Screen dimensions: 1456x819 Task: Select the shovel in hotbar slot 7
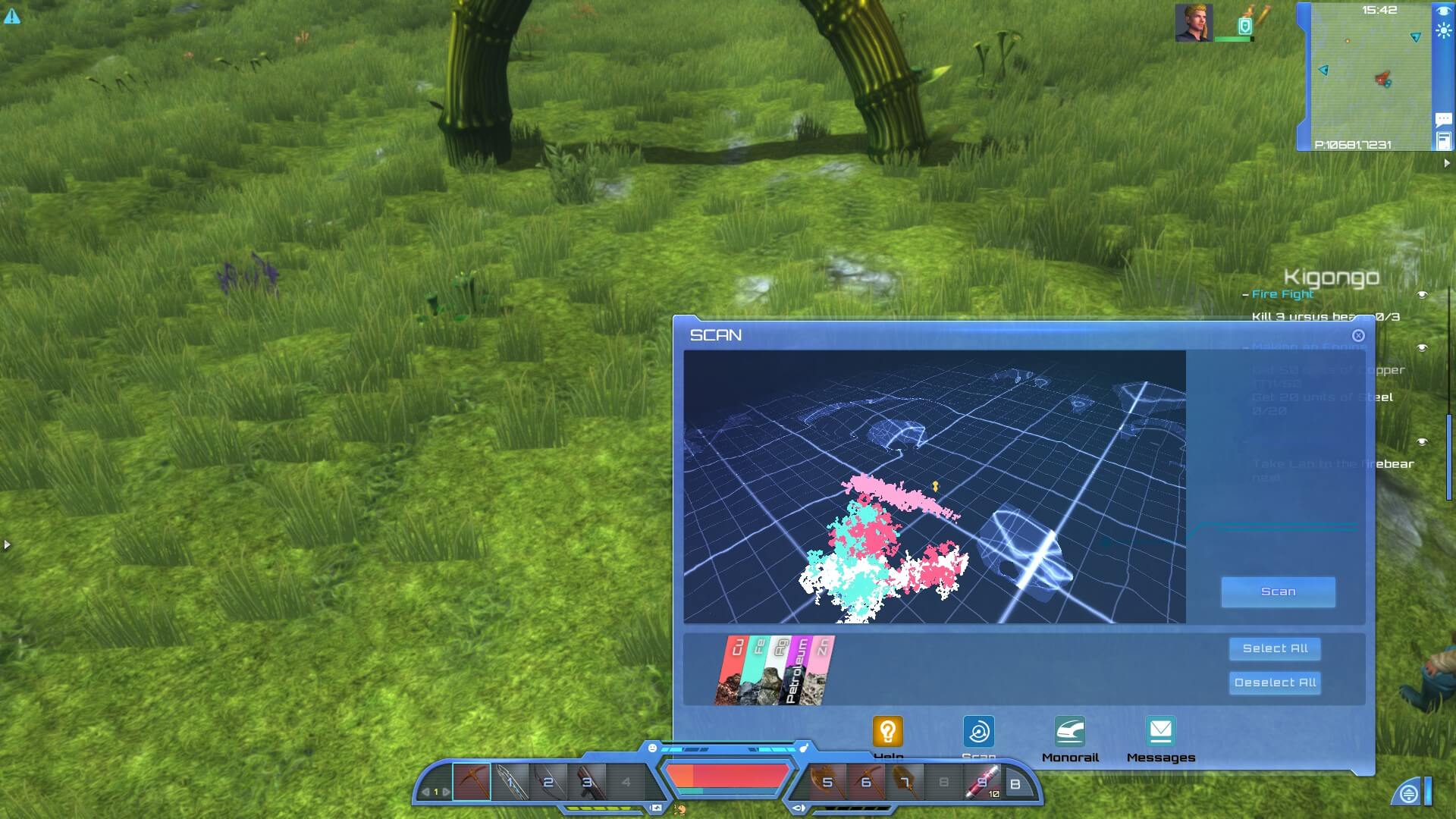click(904, 782)
